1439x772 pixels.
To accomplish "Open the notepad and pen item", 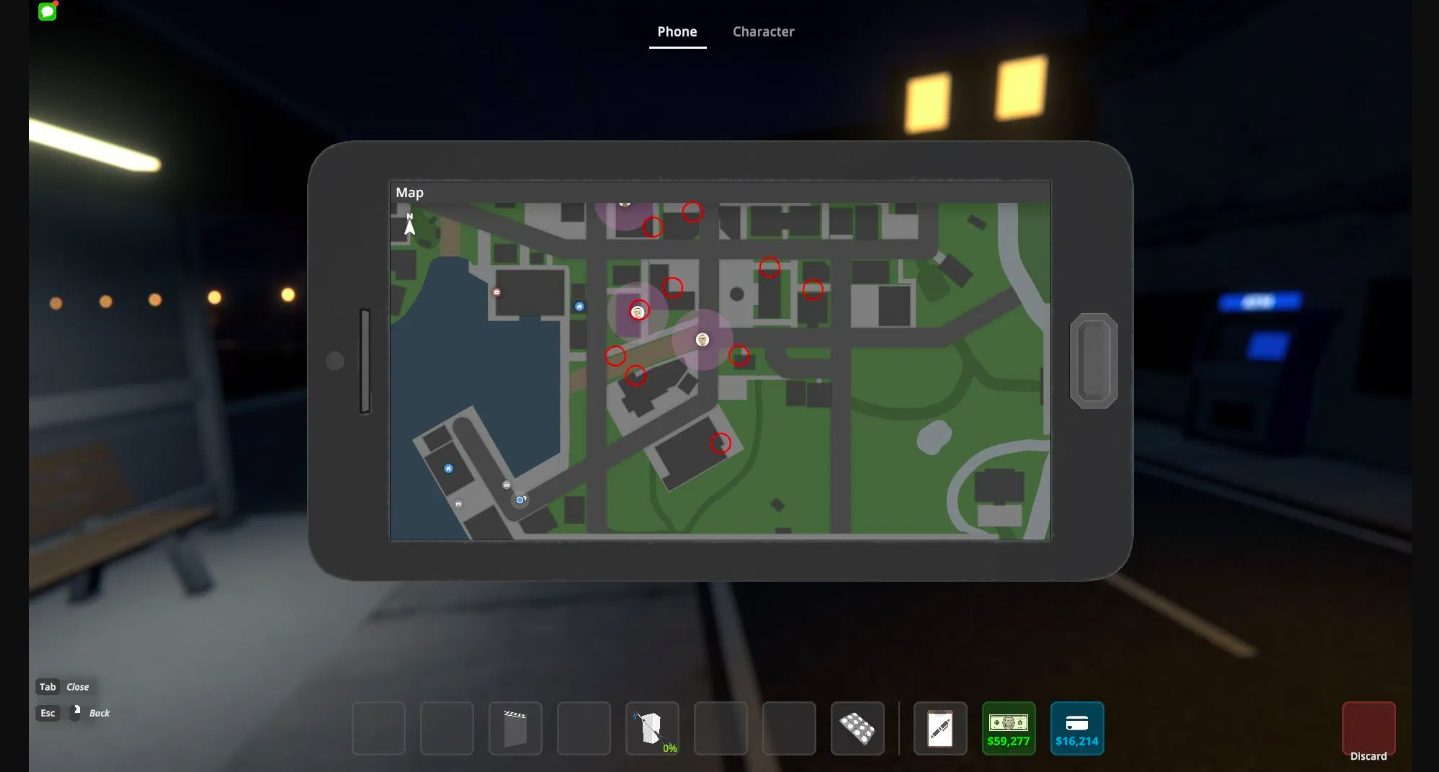I will tap(940, 728).
